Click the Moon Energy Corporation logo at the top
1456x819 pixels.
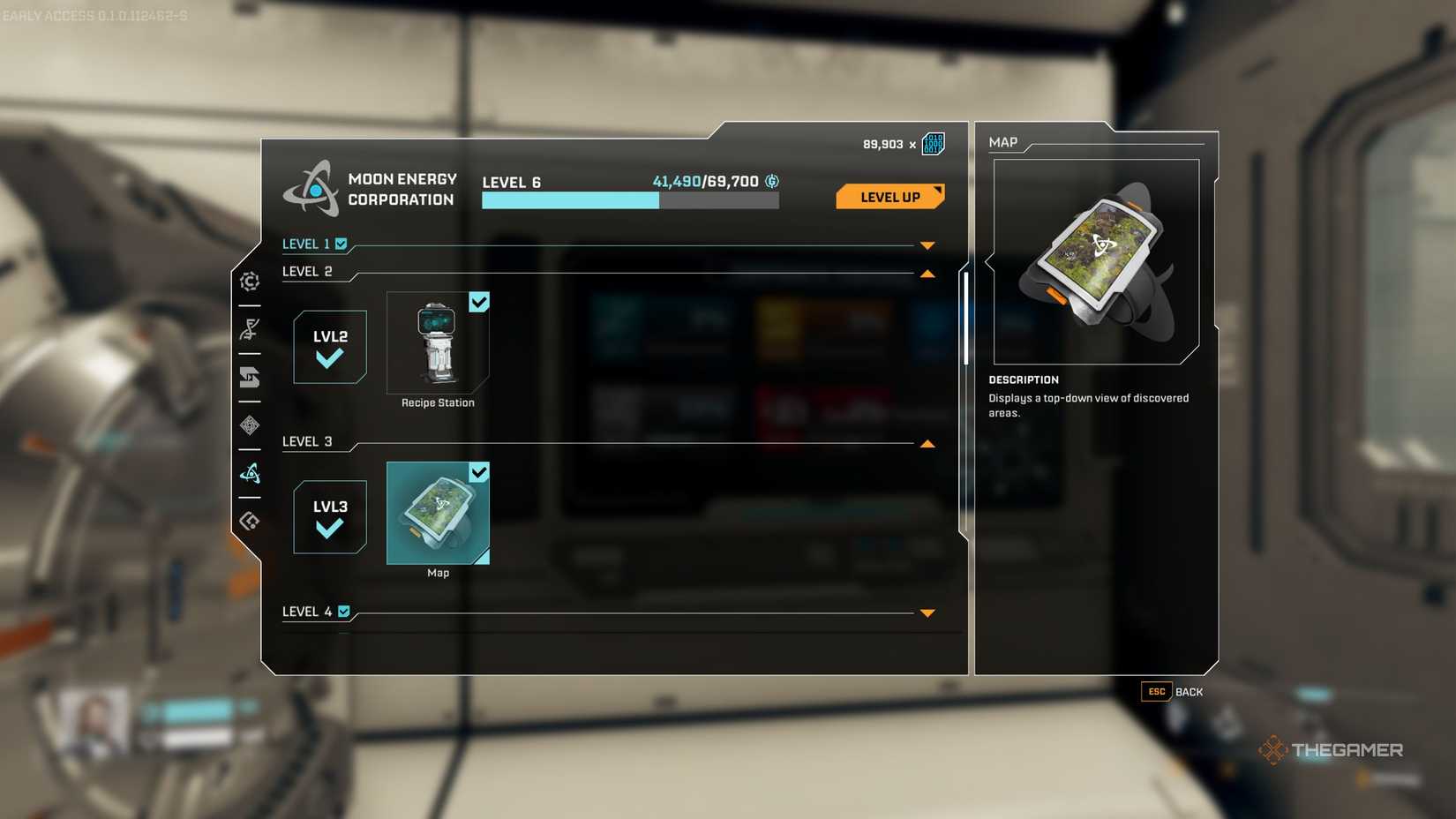point(312,188)
